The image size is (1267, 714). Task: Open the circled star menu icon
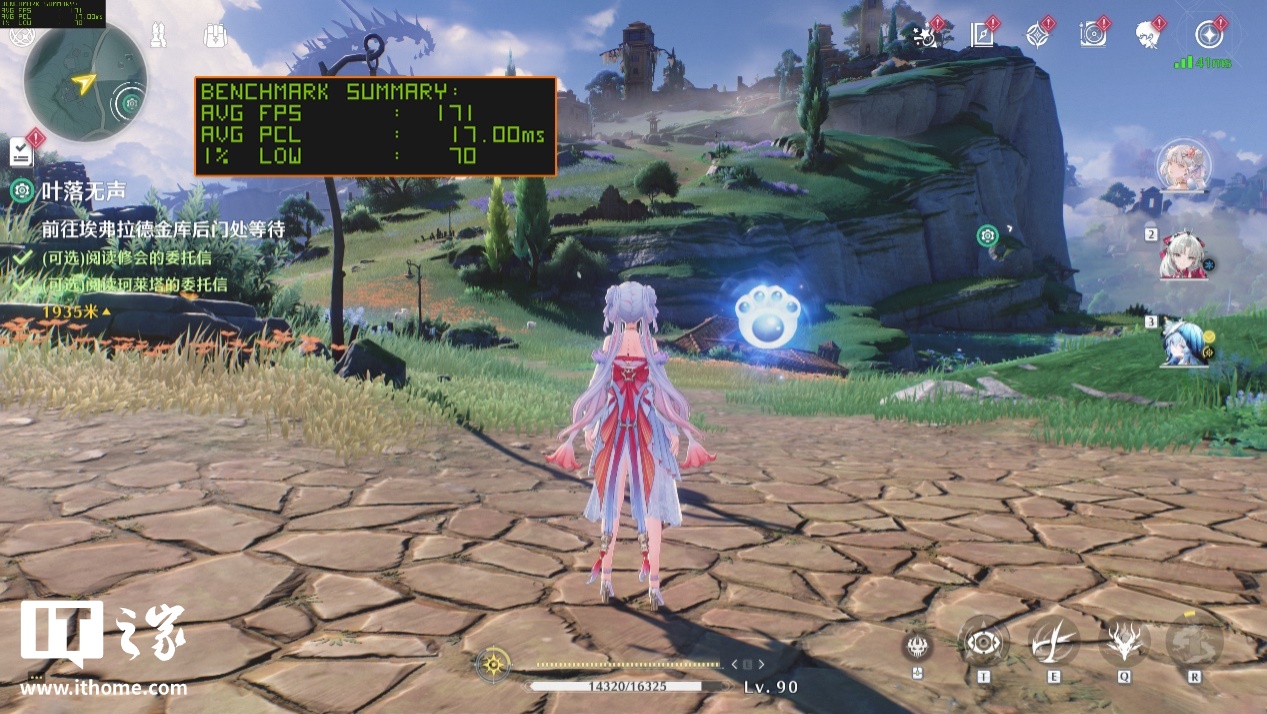click(x=1211, y=35)
